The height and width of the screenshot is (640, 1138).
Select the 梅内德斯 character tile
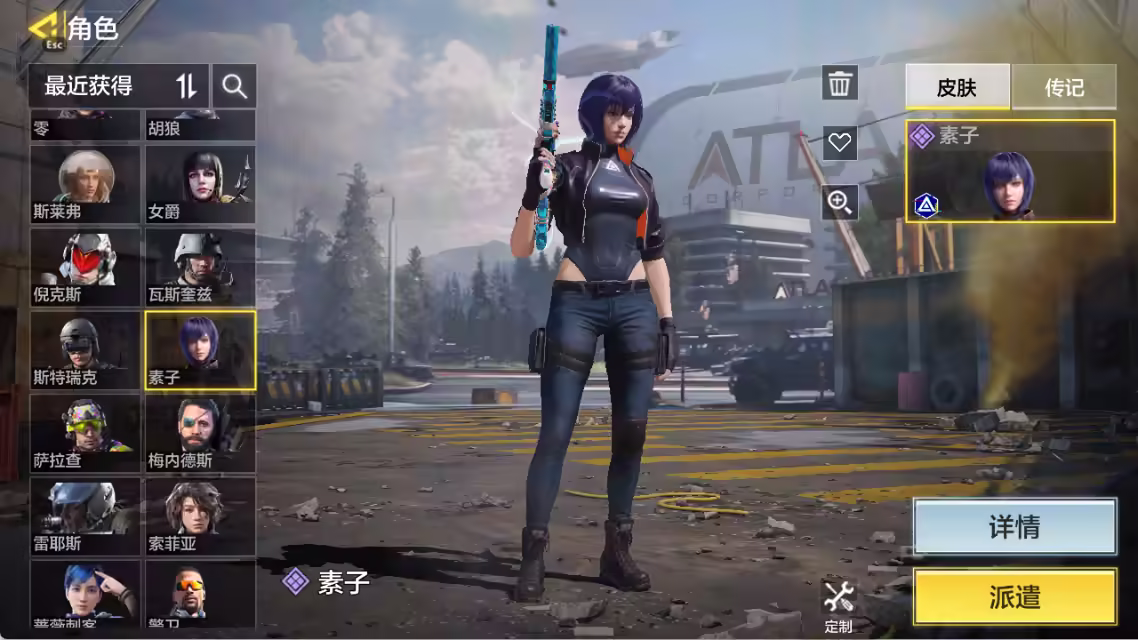coord(200,432)
